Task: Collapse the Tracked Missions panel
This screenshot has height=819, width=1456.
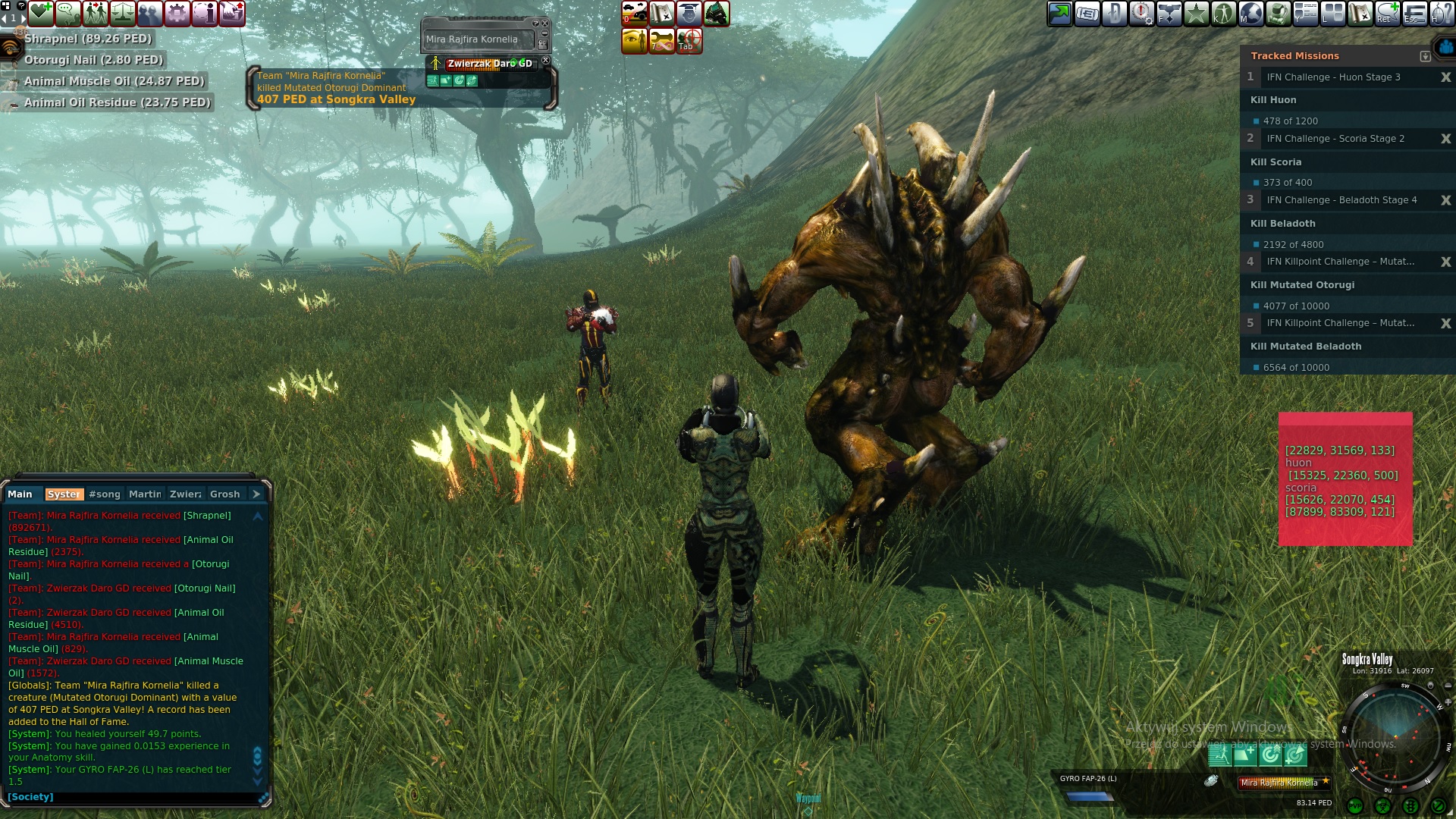Action: click(x=1425, y=56)
